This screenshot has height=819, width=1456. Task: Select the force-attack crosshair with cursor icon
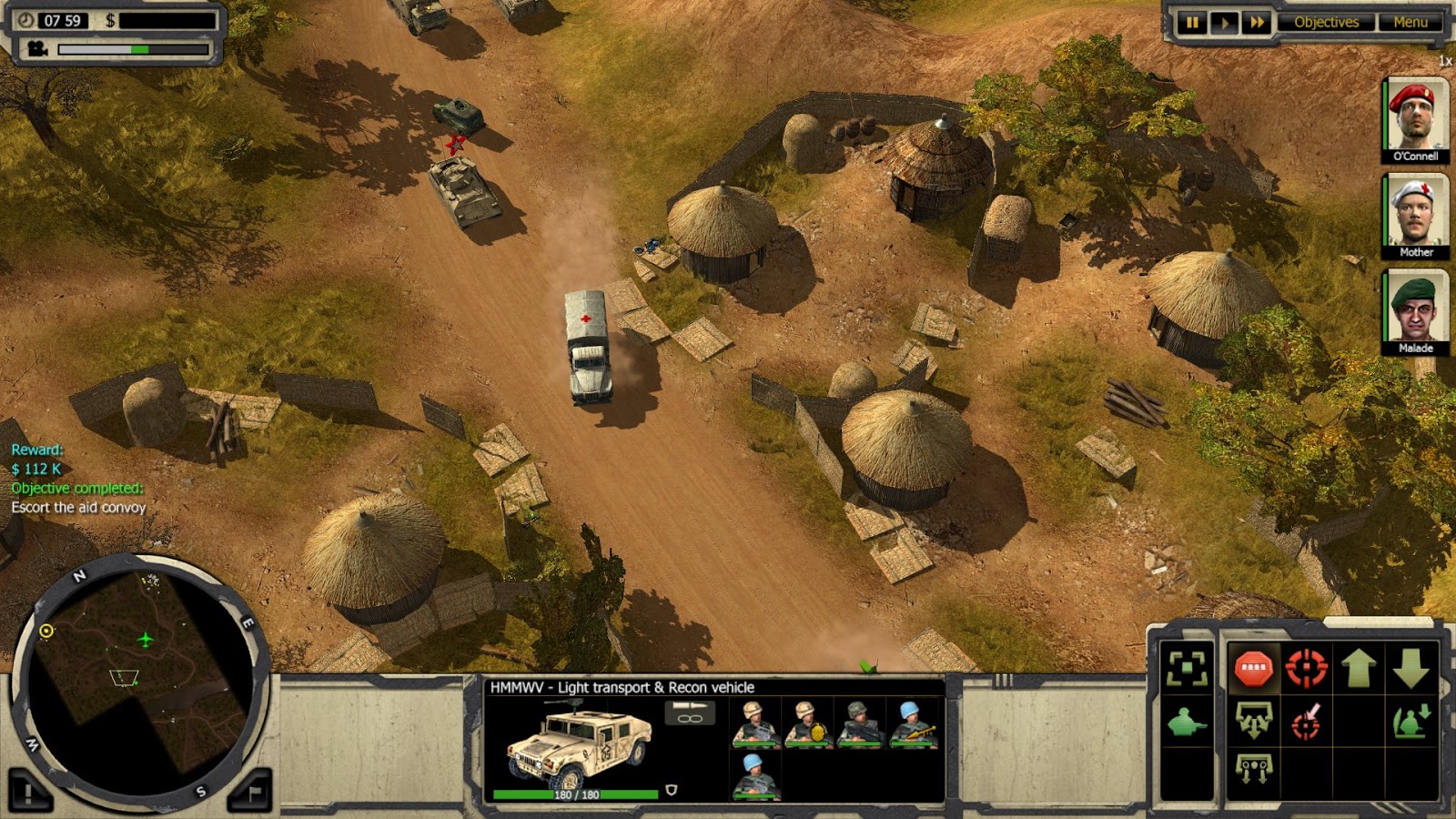pyautogui.click(x=1307, y=722)
